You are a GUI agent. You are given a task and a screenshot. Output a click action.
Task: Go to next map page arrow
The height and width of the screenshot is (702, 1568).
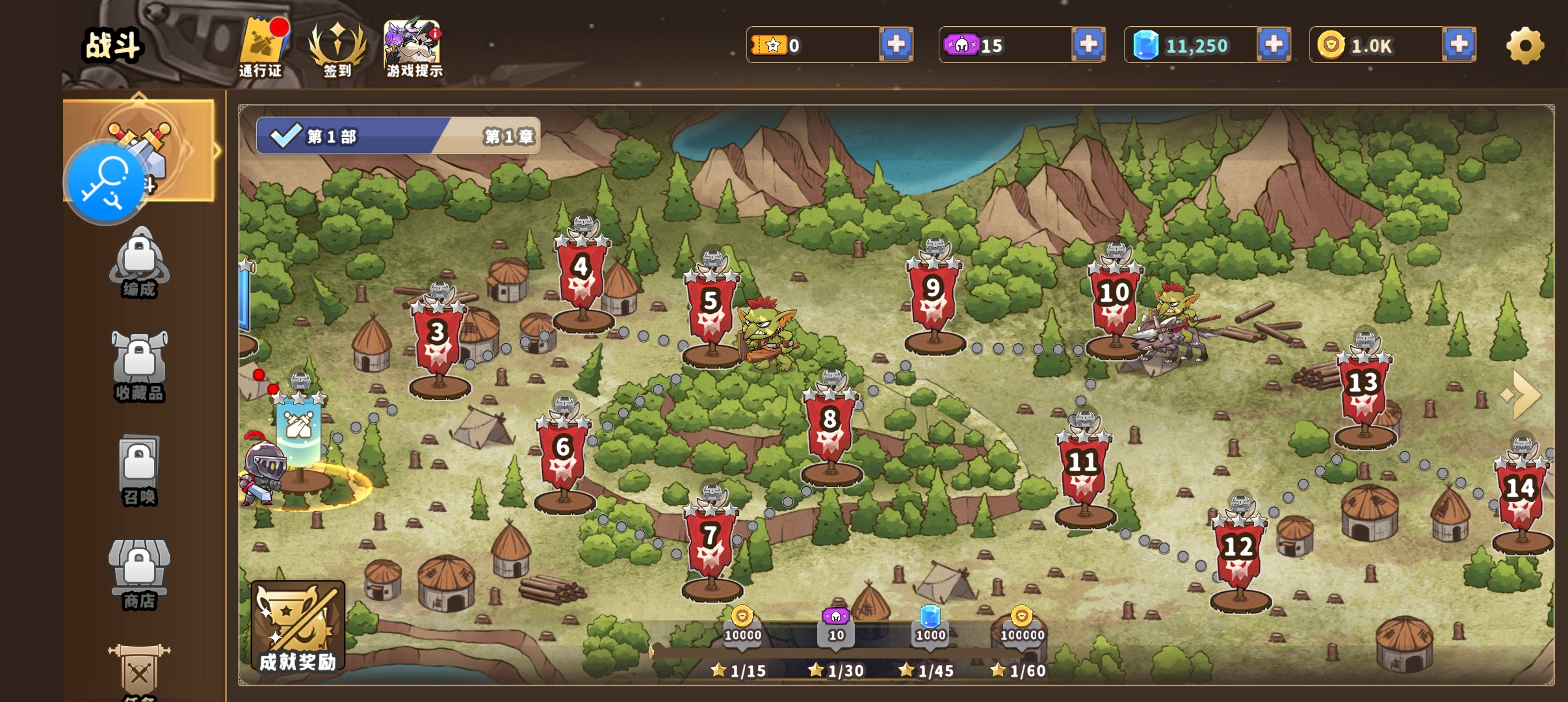click(1522, 395)
